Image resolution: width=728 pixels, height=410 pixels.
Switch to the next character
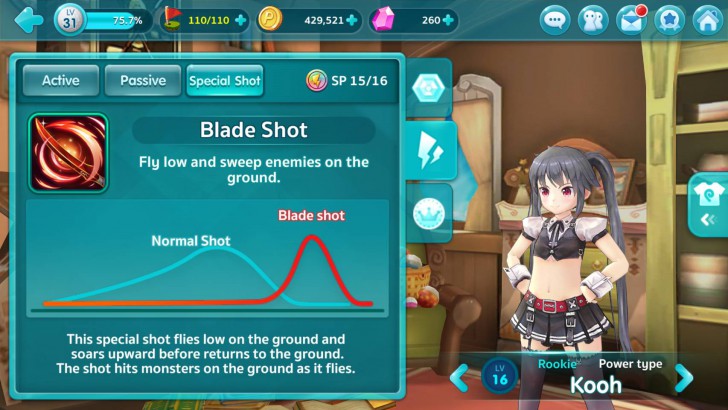684,378
